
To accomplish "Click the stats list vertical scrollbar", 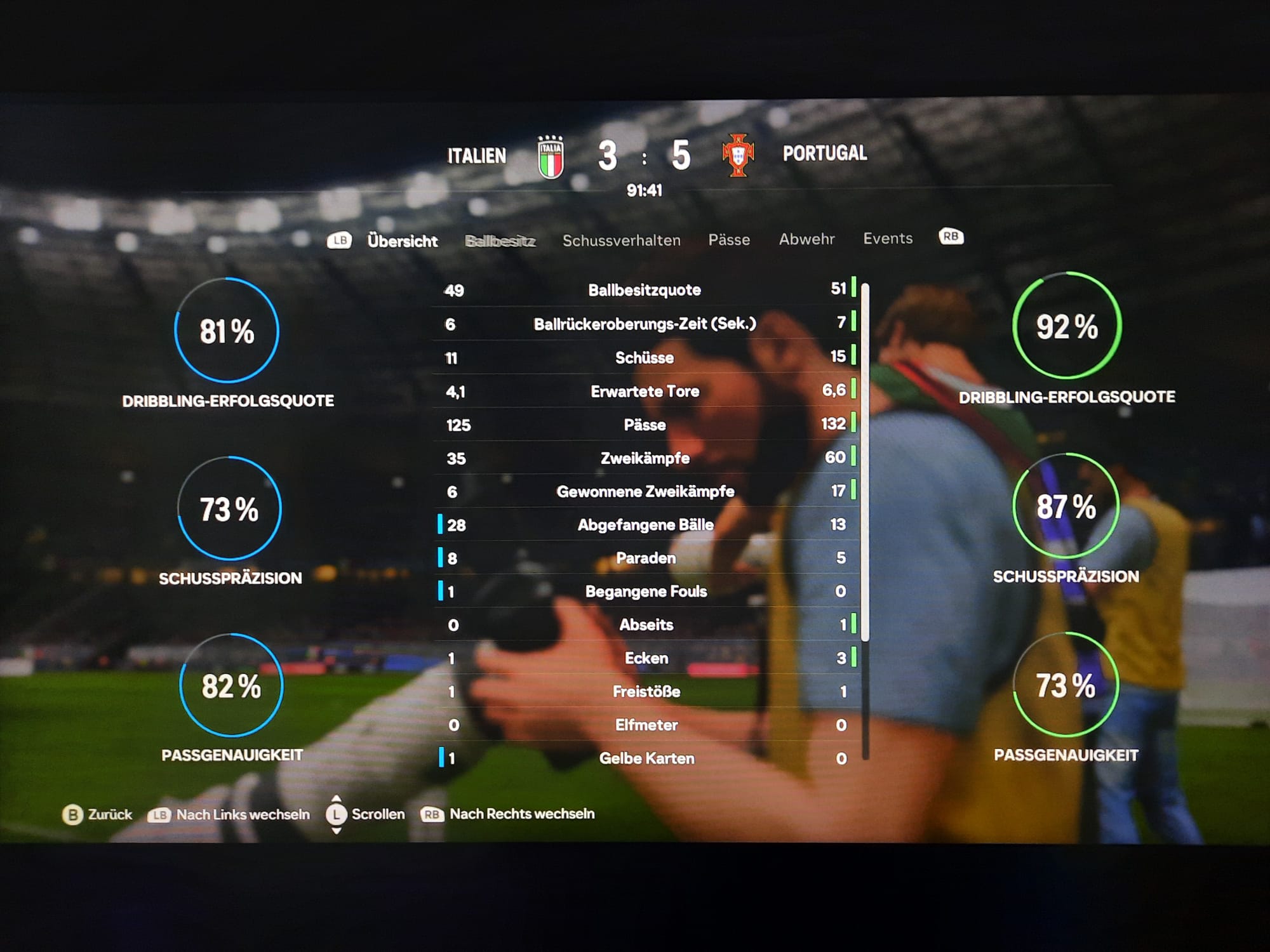I will 866,457.
